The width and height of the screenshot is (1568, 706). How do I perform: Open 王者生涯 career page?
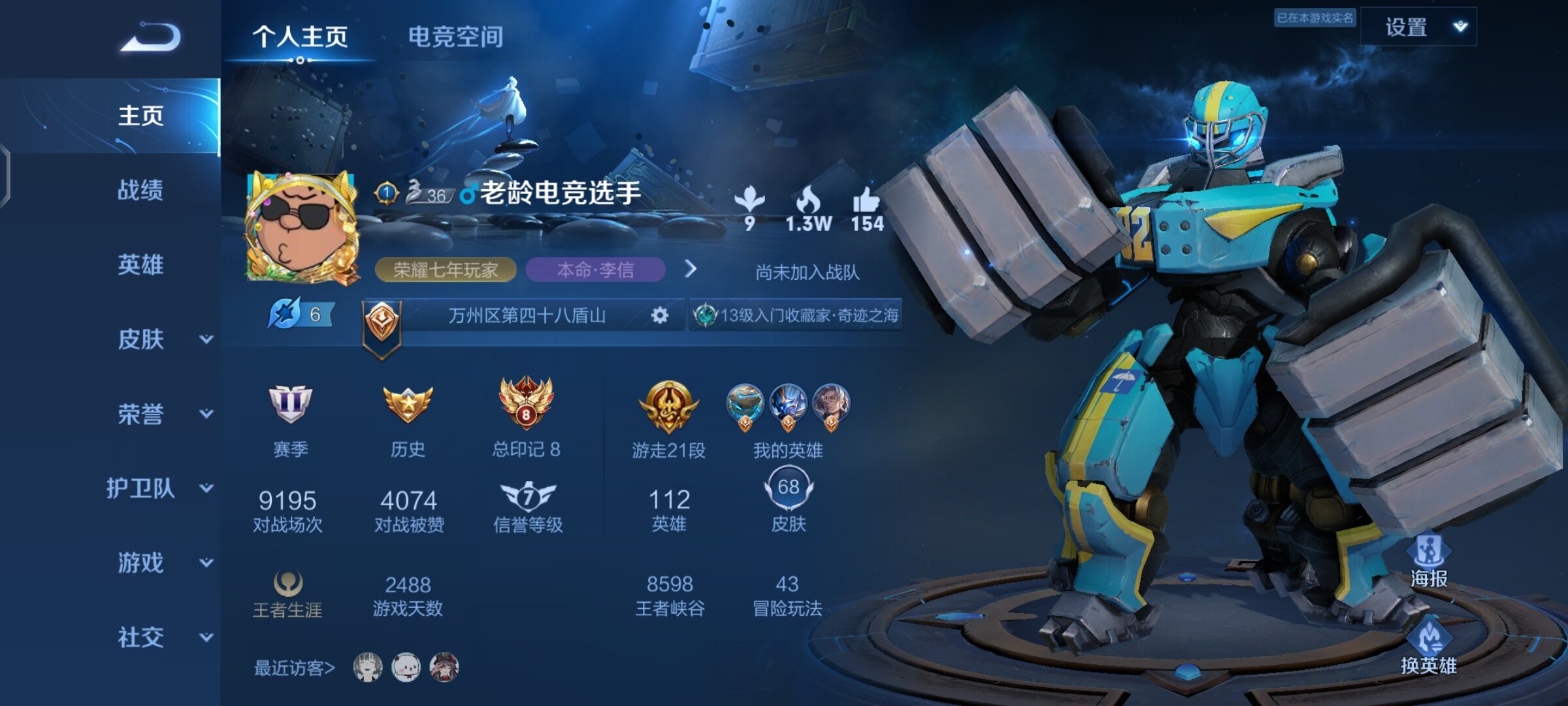pyautogui.click(x=287, y=593)
